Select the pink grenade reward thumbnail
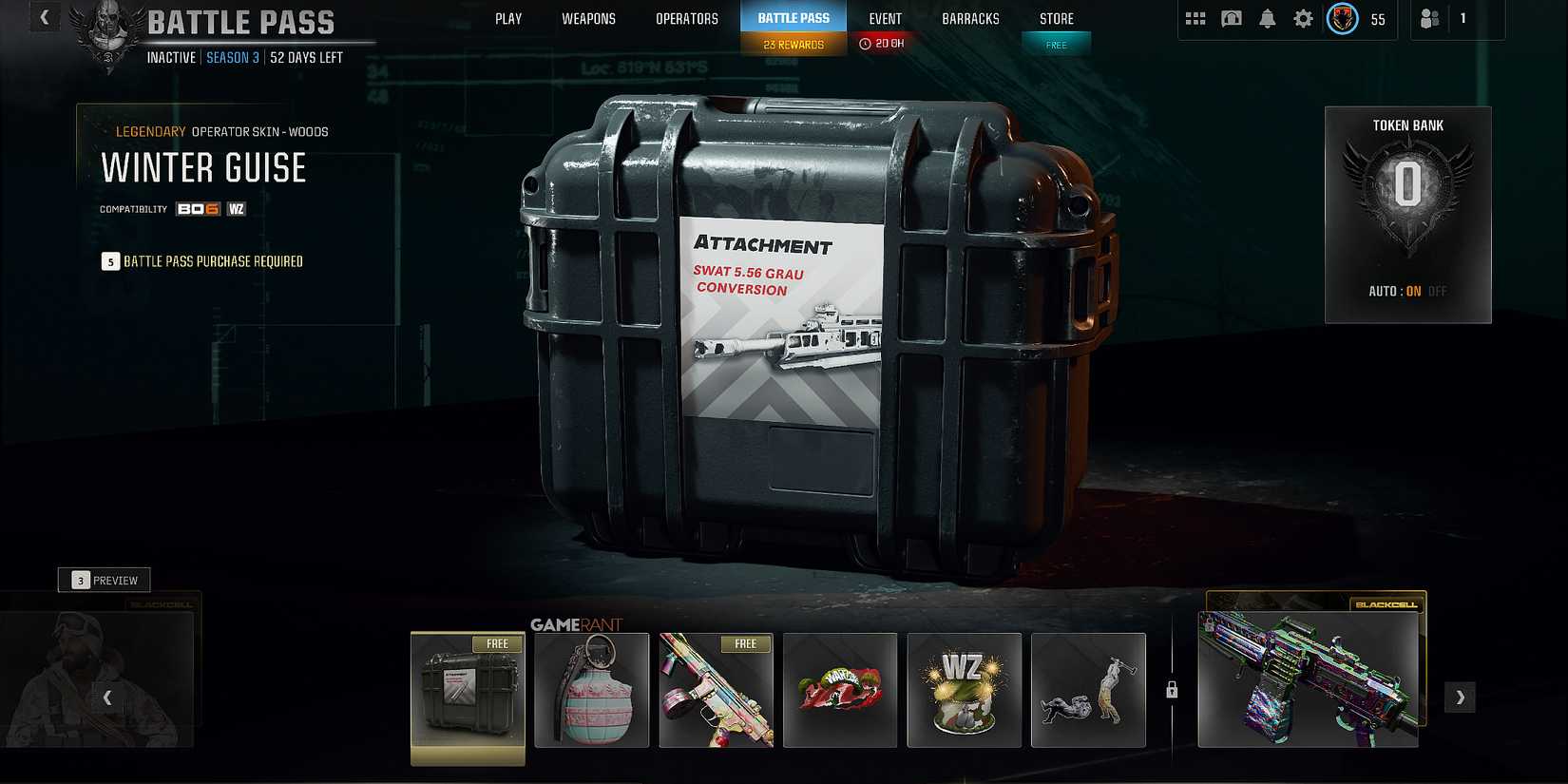1568x784 pixels. click(591, 691)
